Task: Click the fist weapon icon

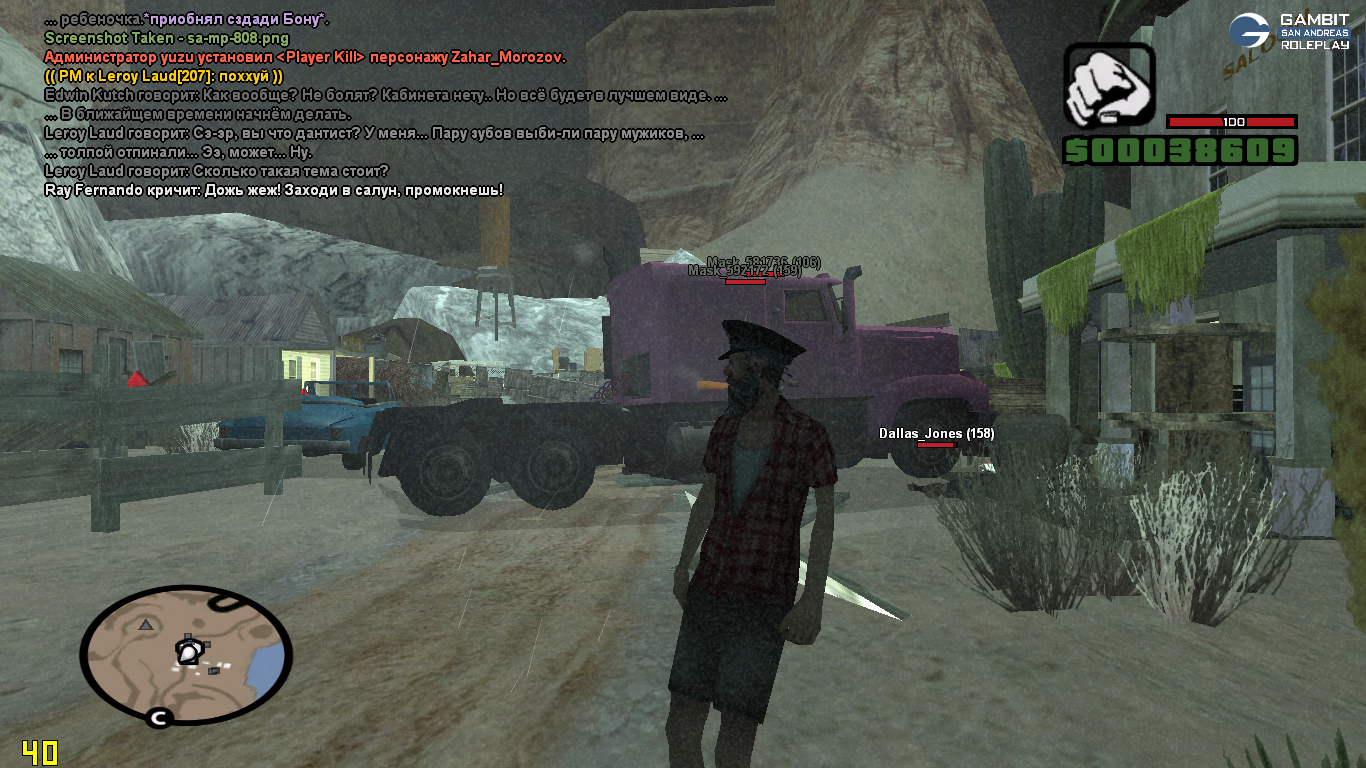Action: pyautogui.click(x=1109, y=87)
